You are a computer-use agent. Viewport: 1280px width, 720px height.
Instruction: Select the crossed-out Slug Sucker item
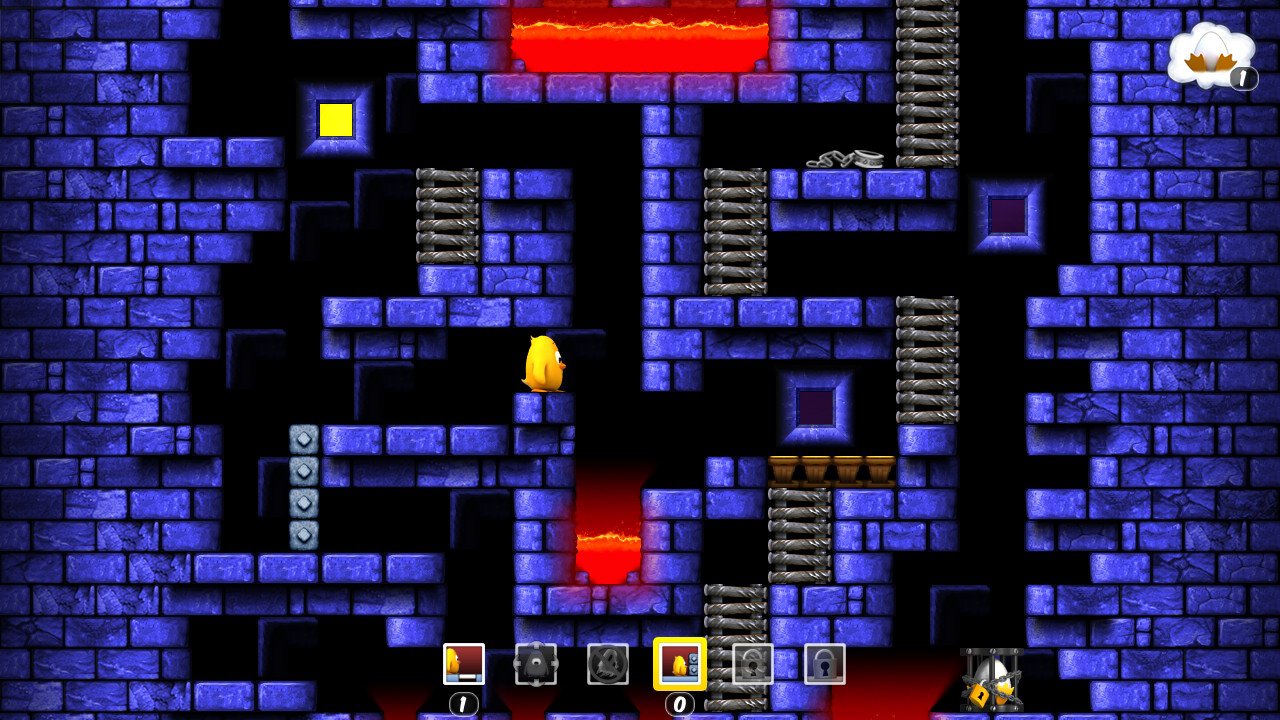pyautogui.click(x=608, y=663)
